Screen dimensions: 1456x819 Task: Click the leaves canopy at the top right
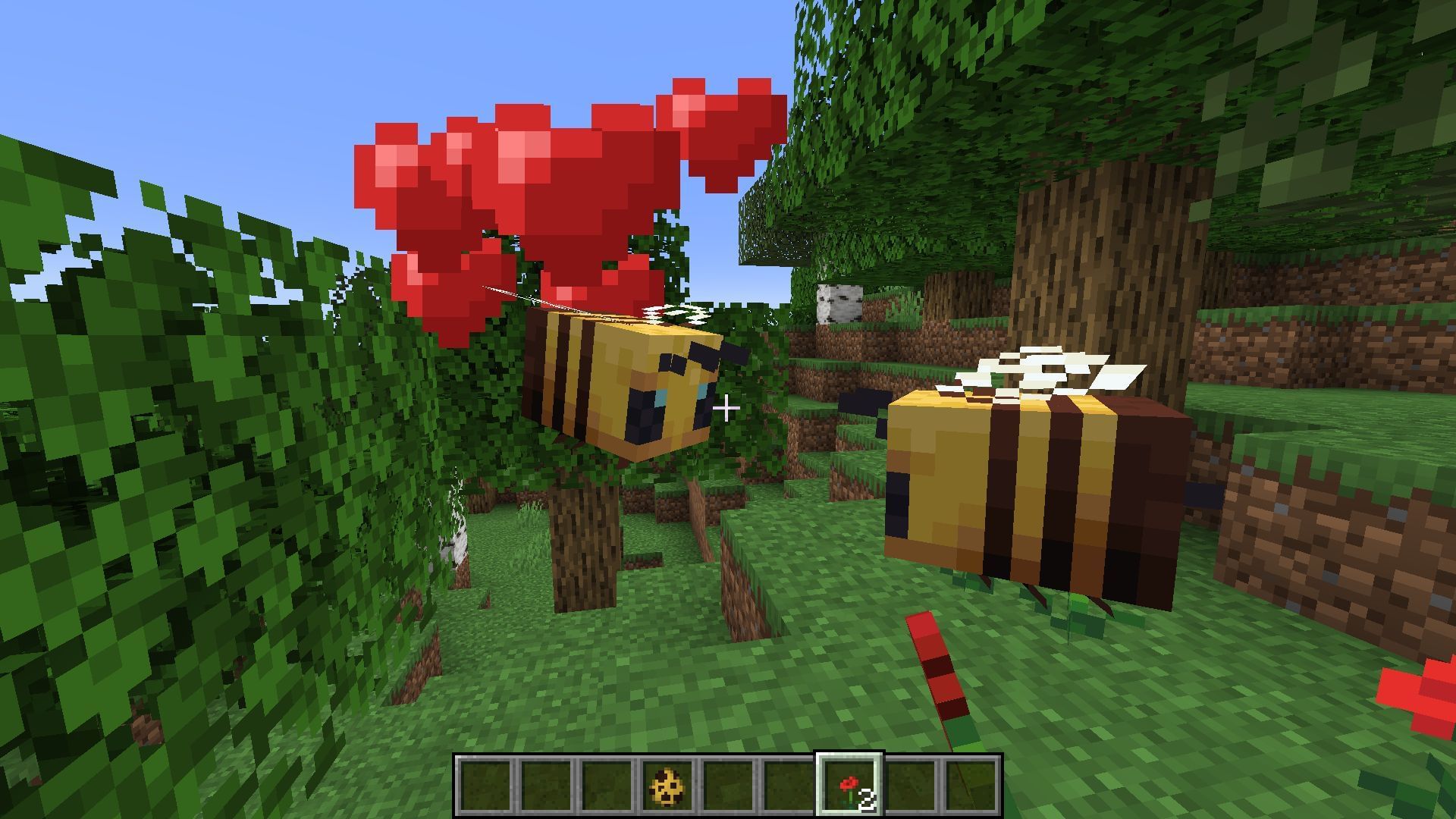click(1327, 76)
